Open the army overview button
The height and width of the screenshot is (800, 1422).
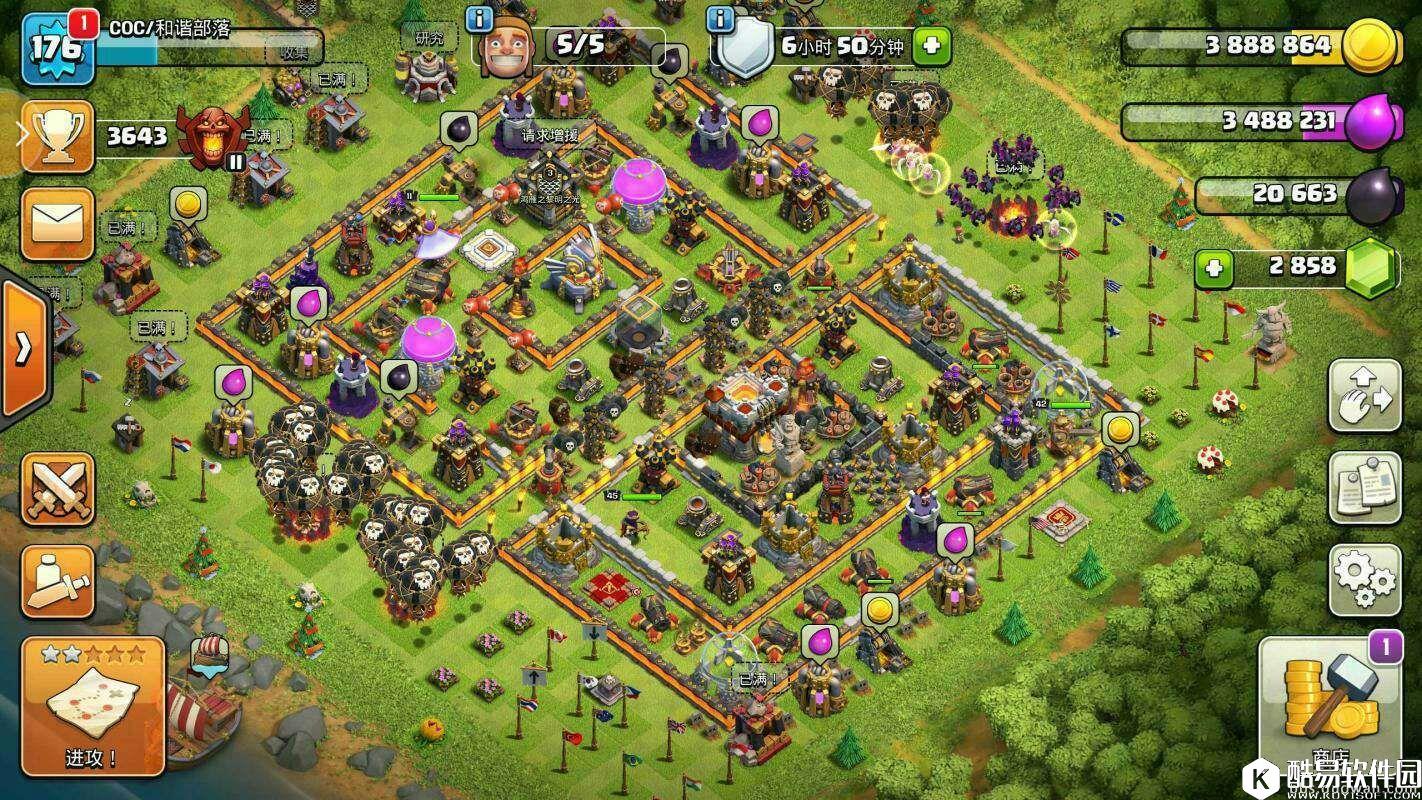(x=57, y=582)
